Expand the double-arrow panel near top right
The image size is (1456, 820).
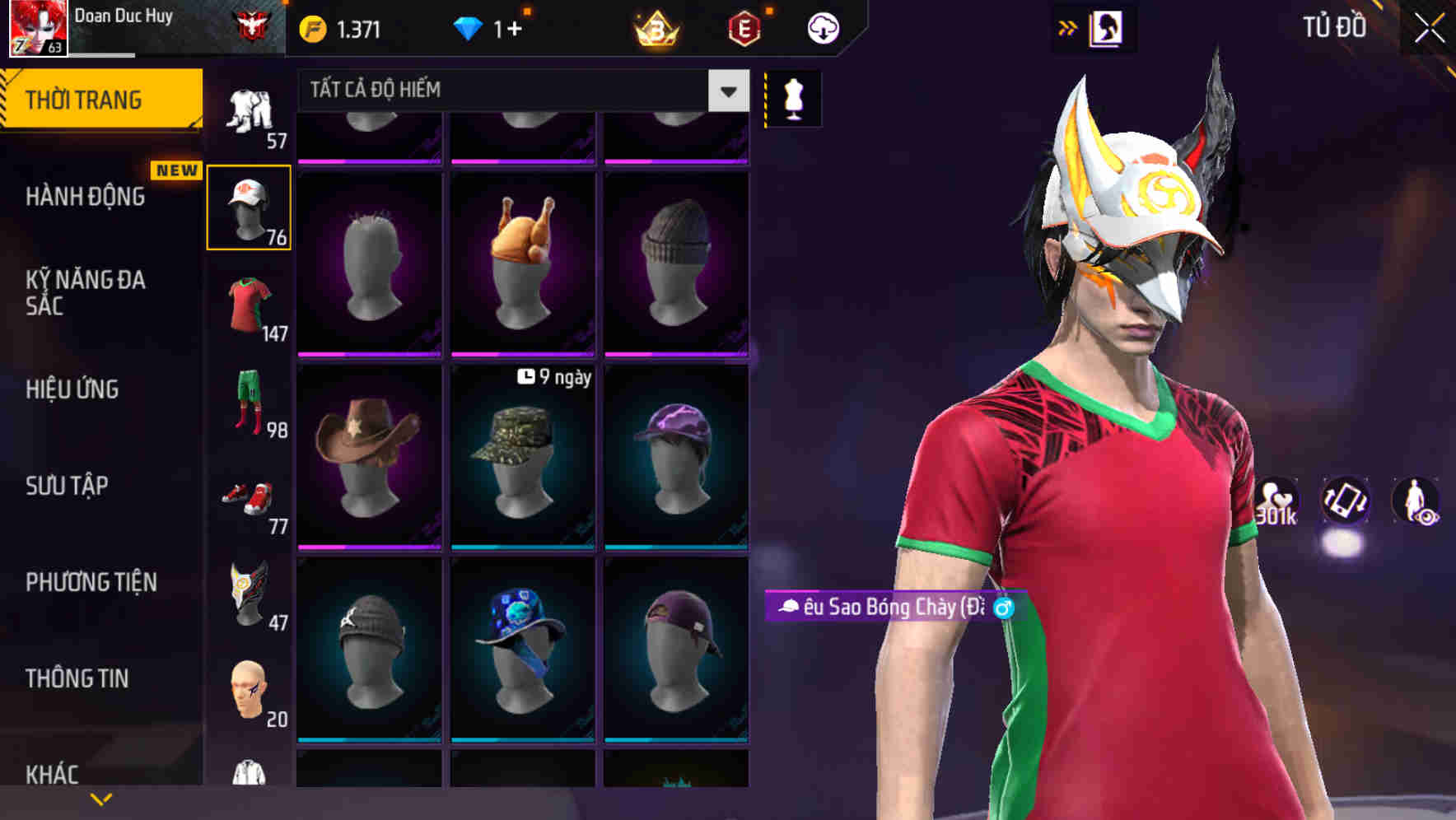(1069, 26)
